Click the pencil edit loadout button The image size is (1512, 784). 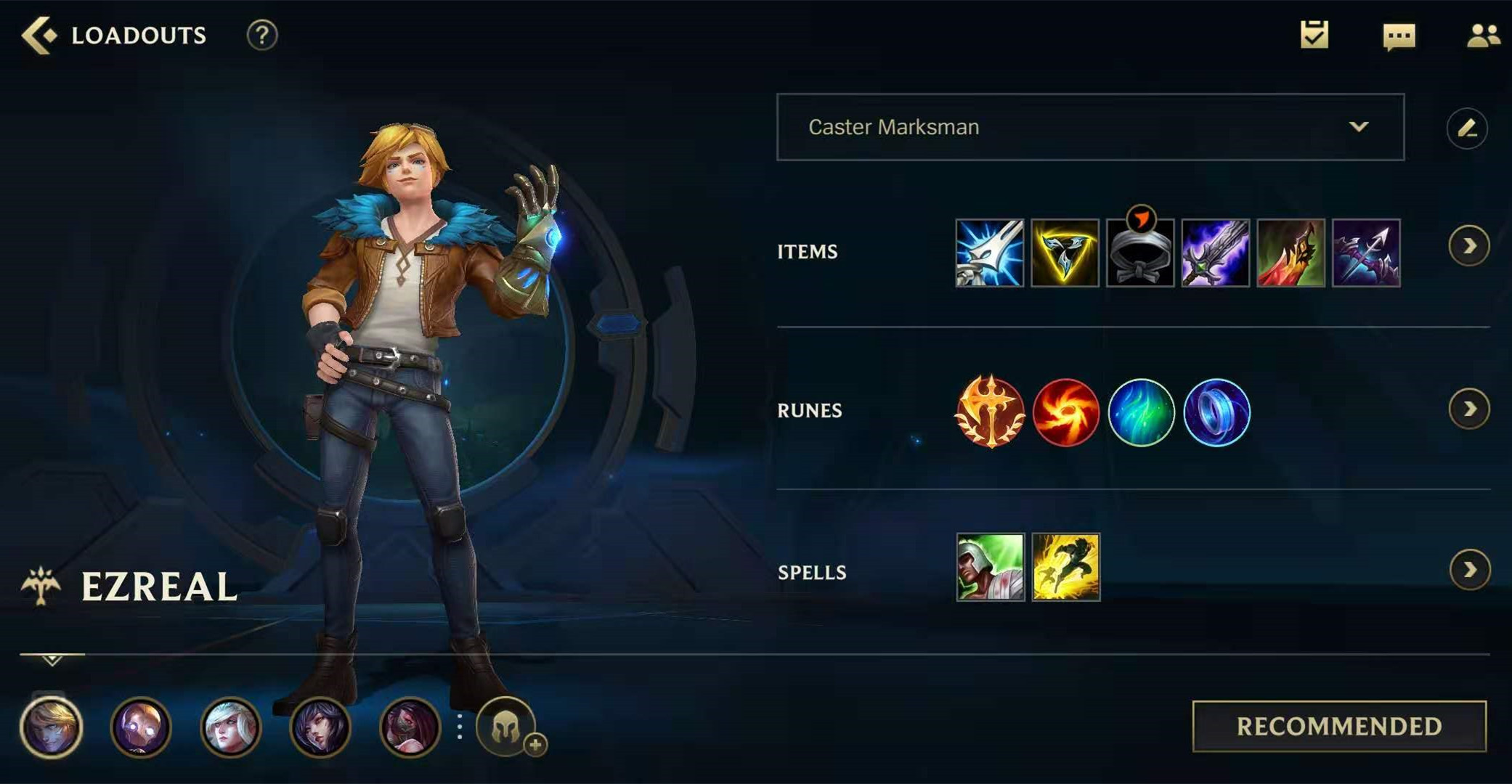click(1466, 128)
